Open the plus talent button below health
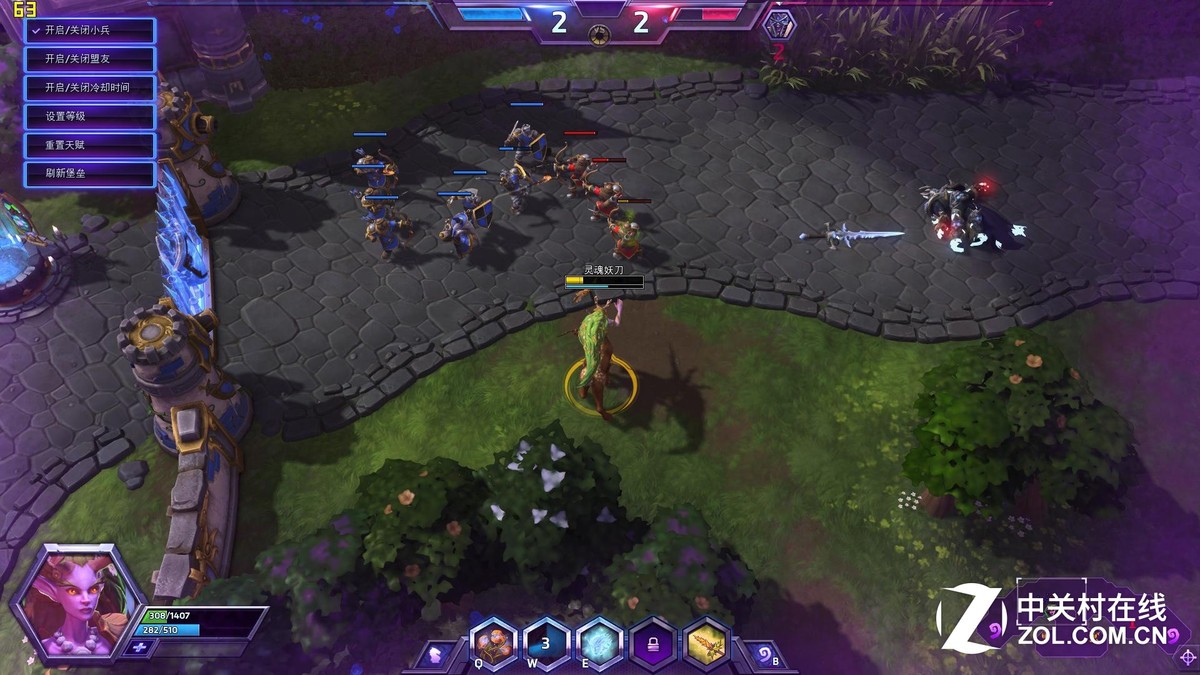This screenshot has height=675, width=1200. tap(138, 648)
